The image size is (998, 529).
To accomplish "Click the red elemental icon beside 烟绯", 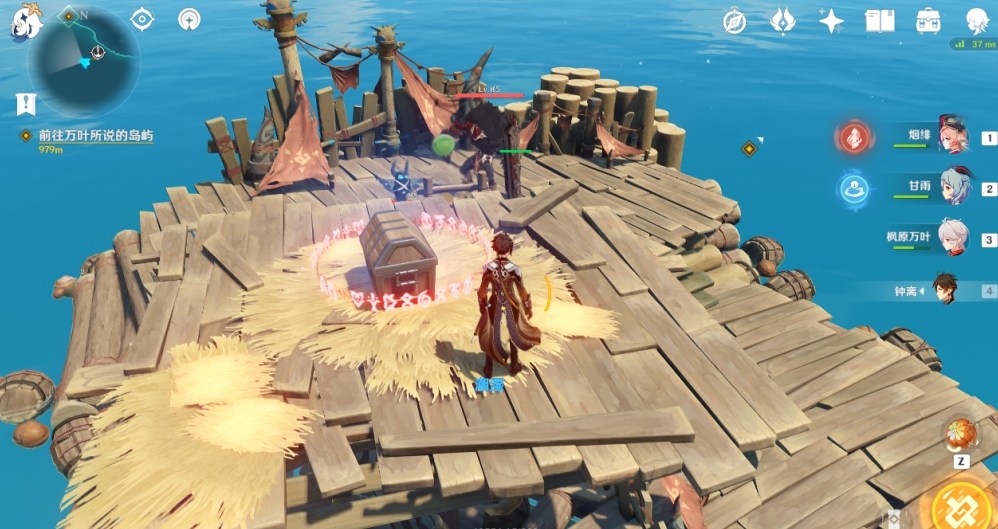I will point(855,138).
